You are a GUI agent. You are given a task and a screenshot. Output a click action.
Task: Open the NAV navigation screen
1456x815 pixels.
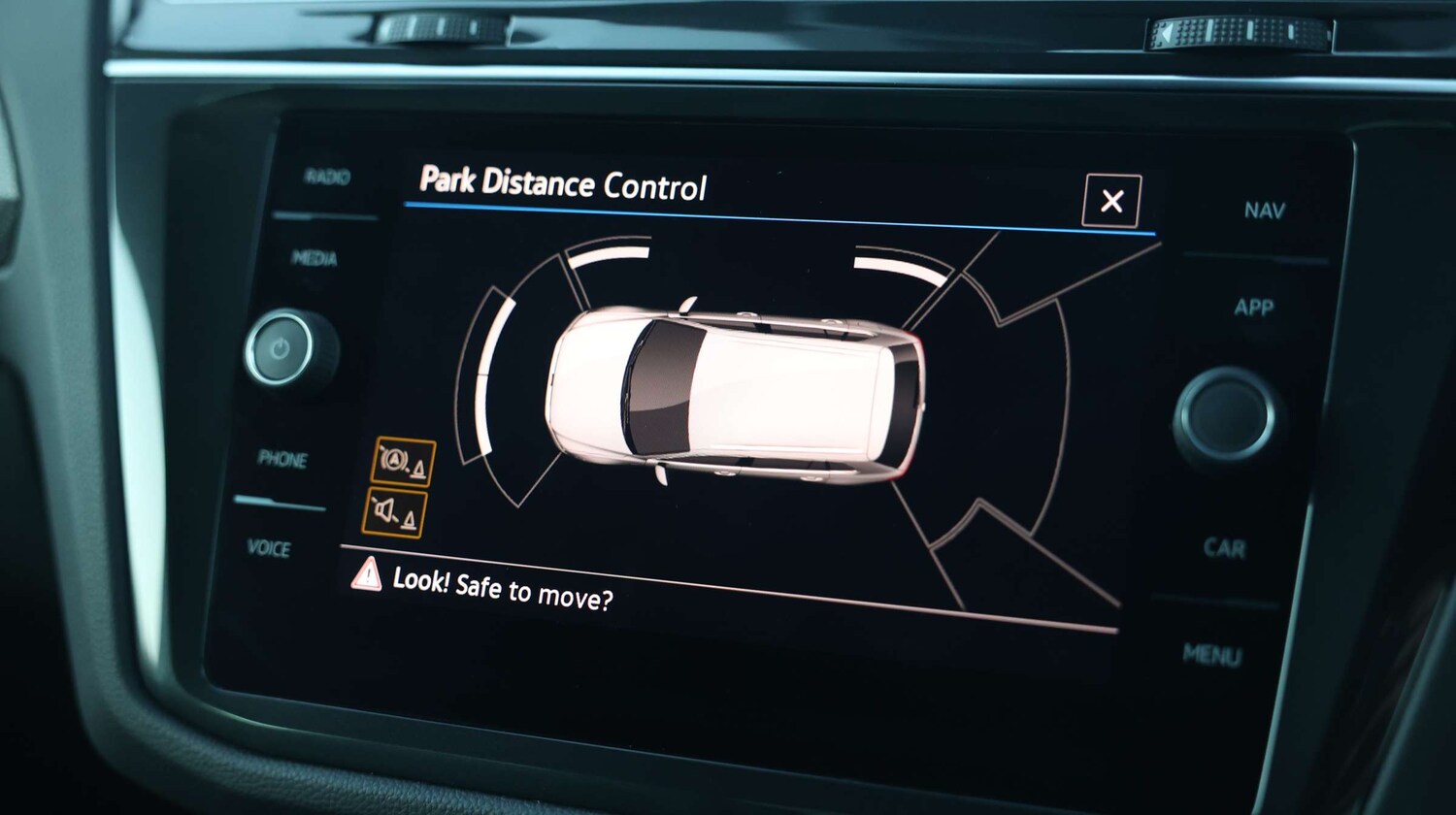pos(1264,210)
